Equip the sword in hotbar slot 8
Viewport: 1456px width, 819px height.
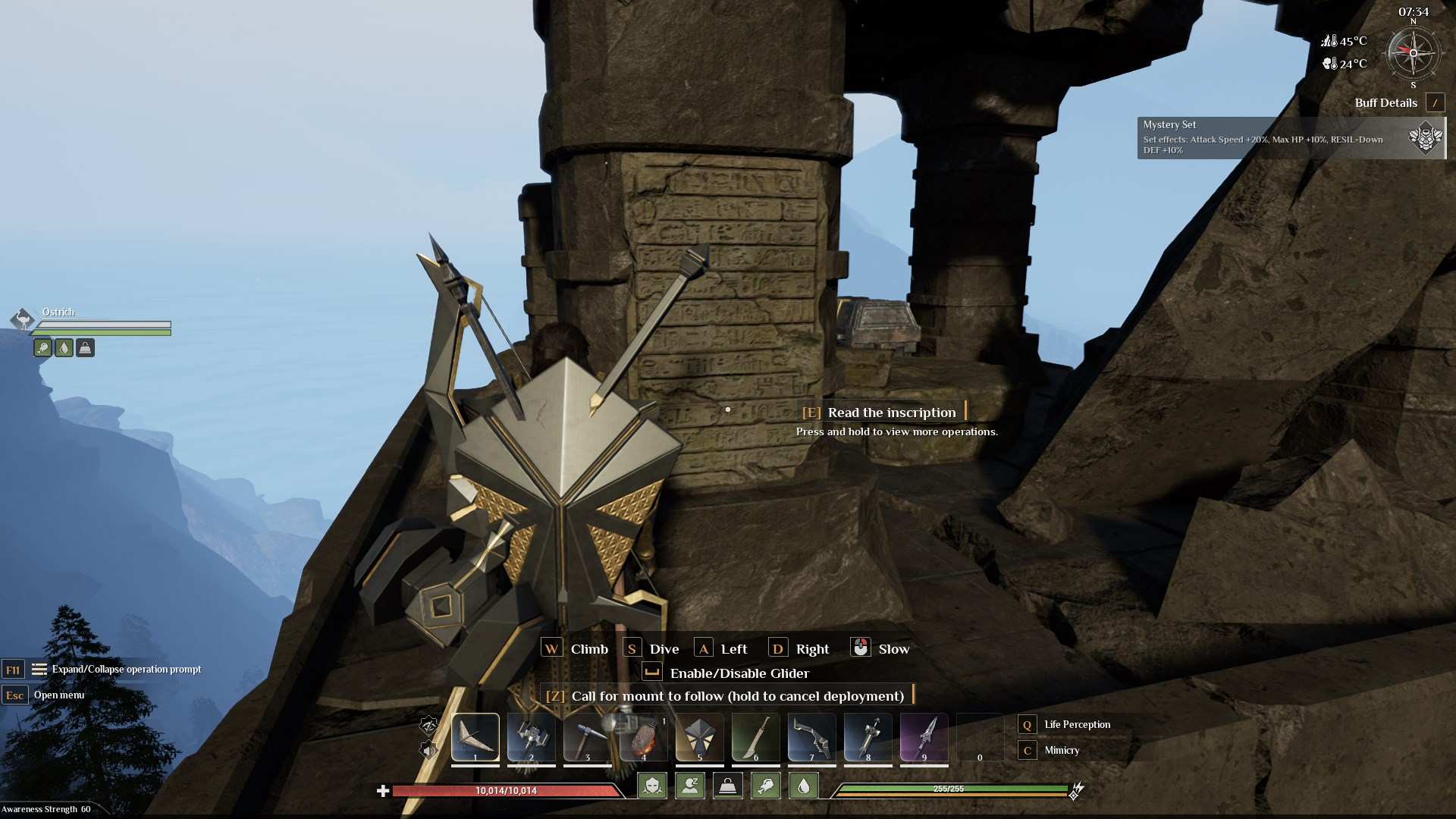[x=868, y=737]
